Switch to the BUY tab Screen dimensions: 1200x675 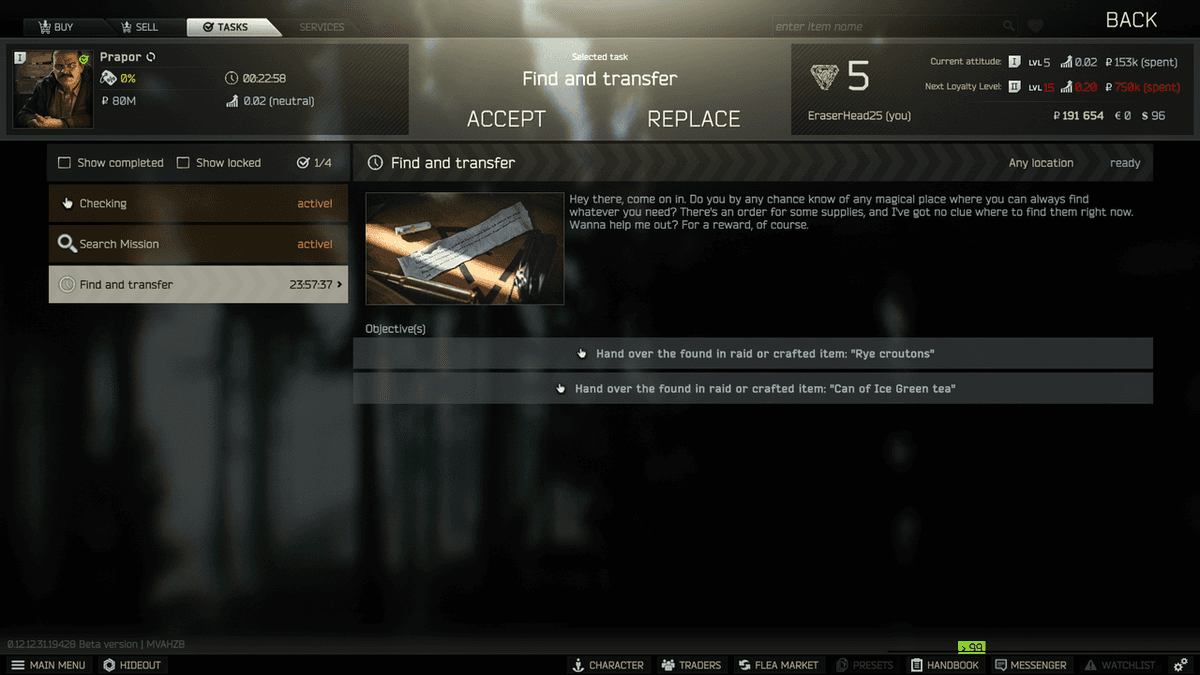pyautogui.click(x=55, y=27)
